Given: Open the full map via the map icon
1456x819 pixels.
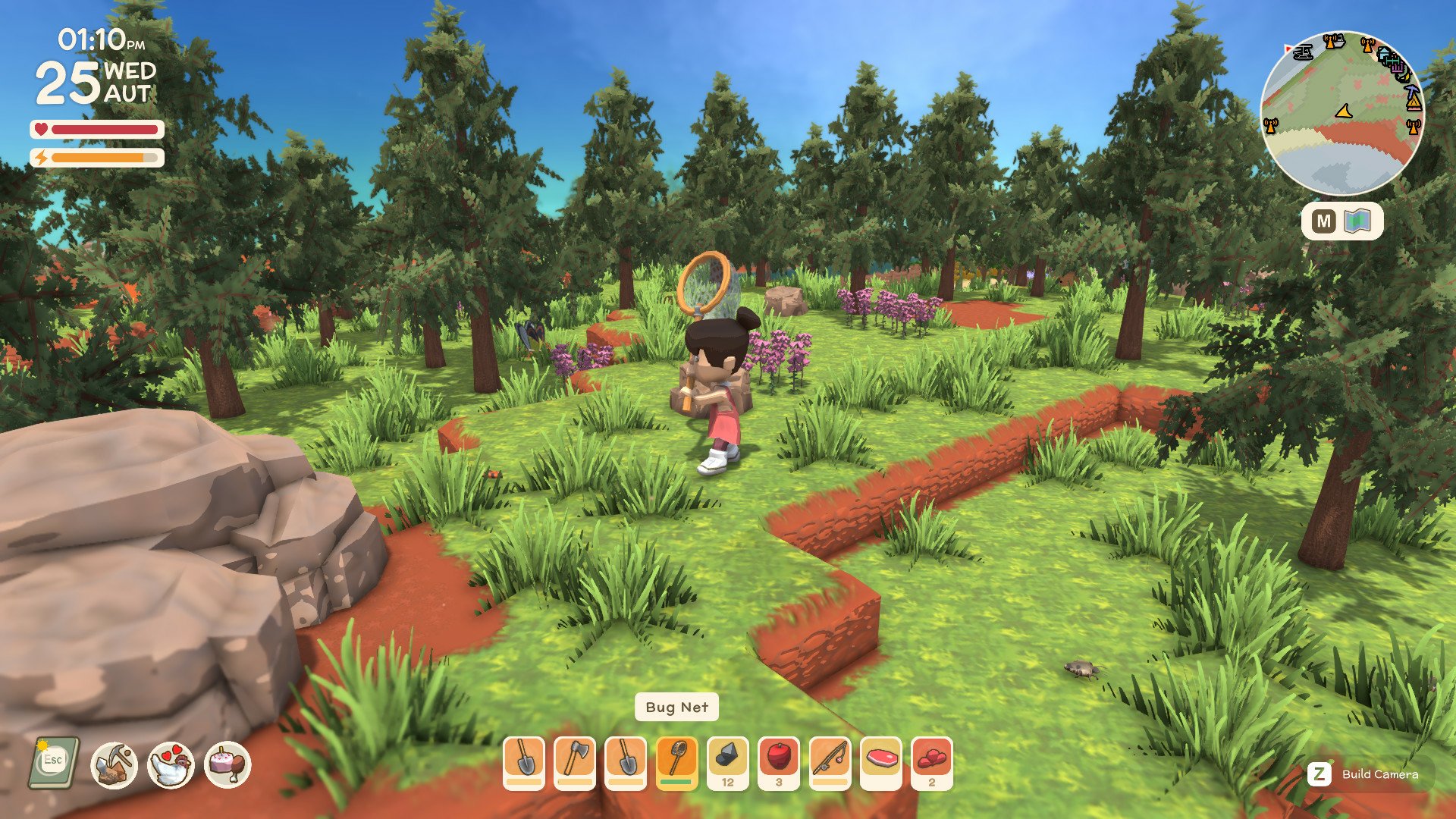Looking at the screenshot, I should (1357, 219).
